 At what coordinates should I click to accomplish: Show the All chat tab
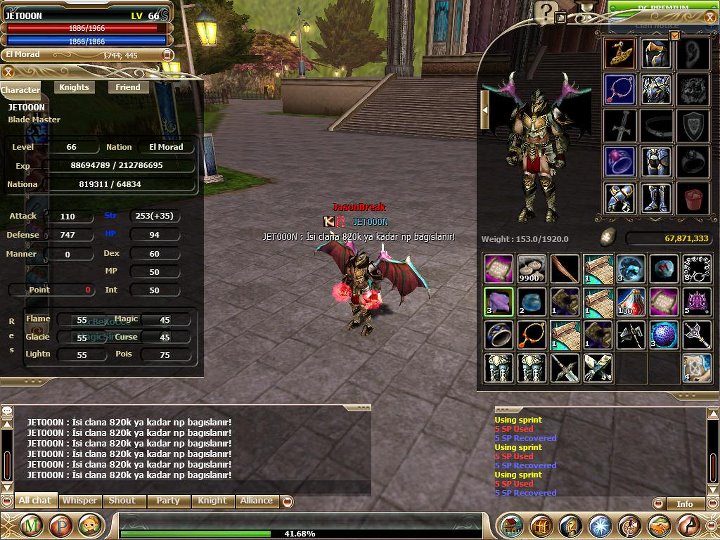click(35, 500)
